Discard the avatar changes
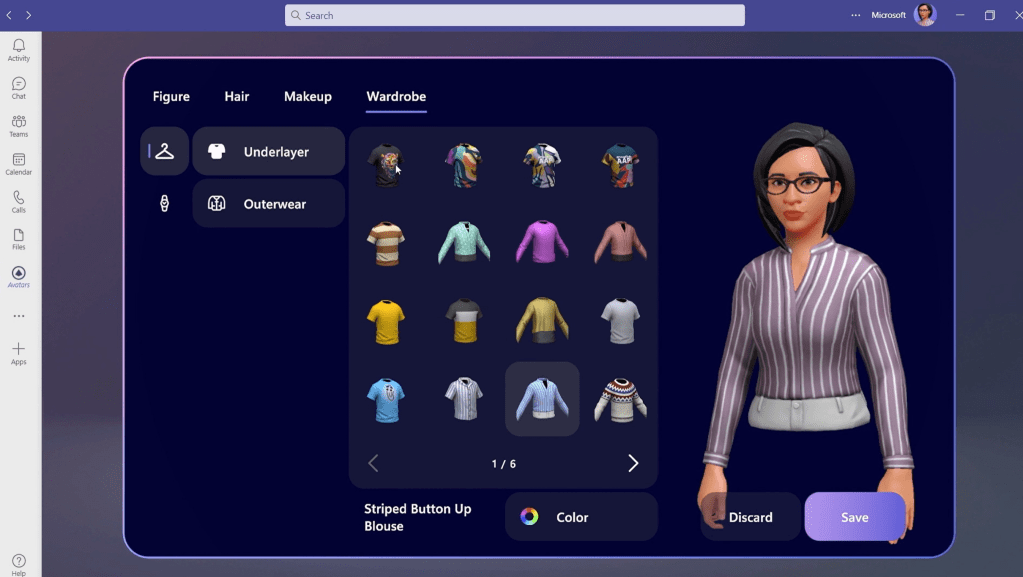The image size is (1023, 577). (x=750, y=517)
